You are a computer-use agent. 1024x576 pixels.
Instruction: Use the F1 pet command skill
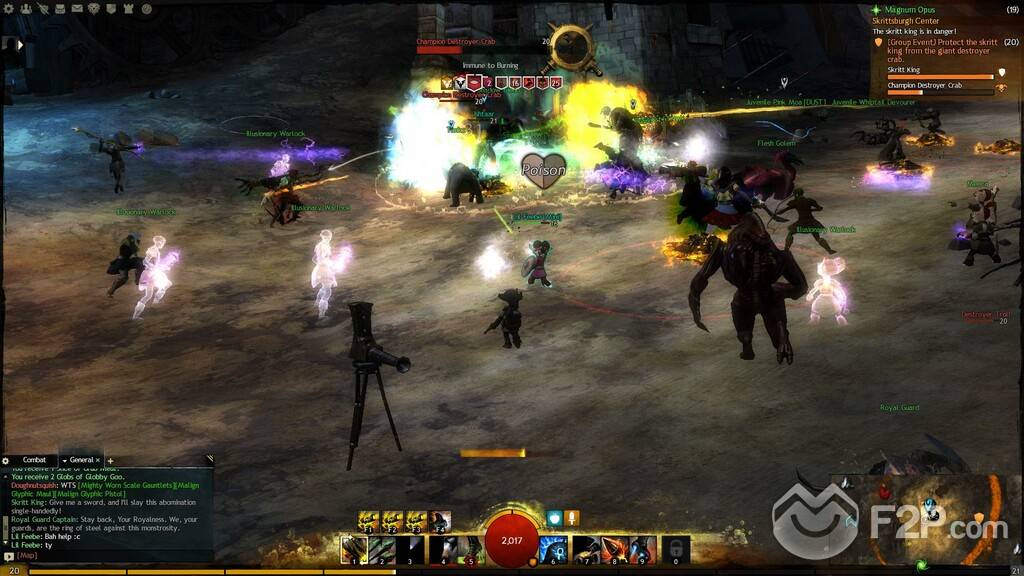(369, 520)
